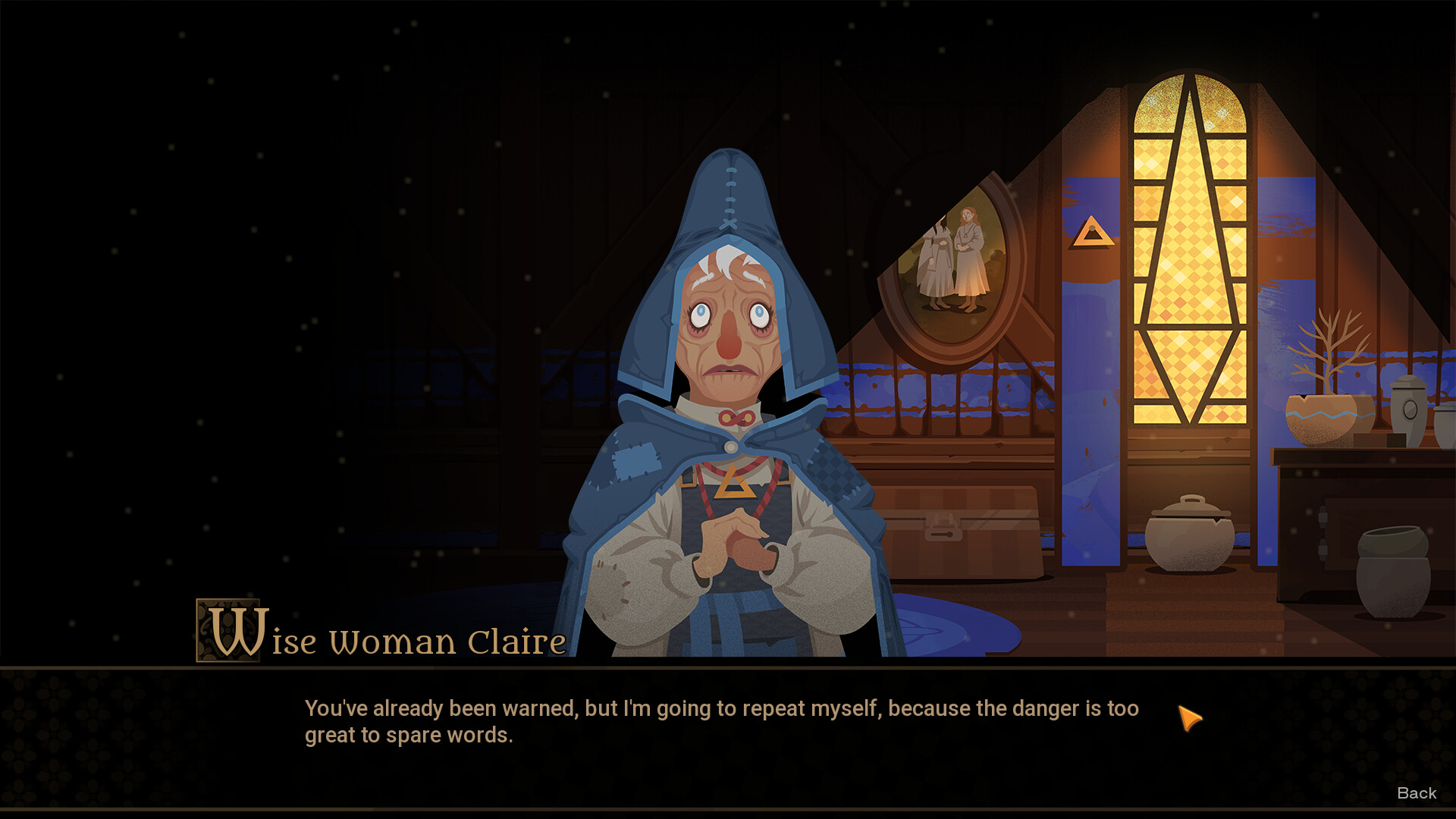Click the Back button
1456x819 pixels.
(1417, 793)
